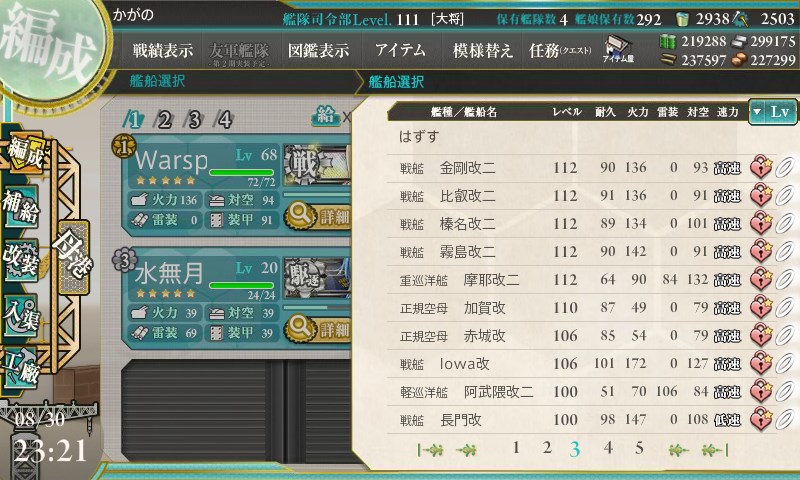Show 詳細 details for Warspite

318,215
